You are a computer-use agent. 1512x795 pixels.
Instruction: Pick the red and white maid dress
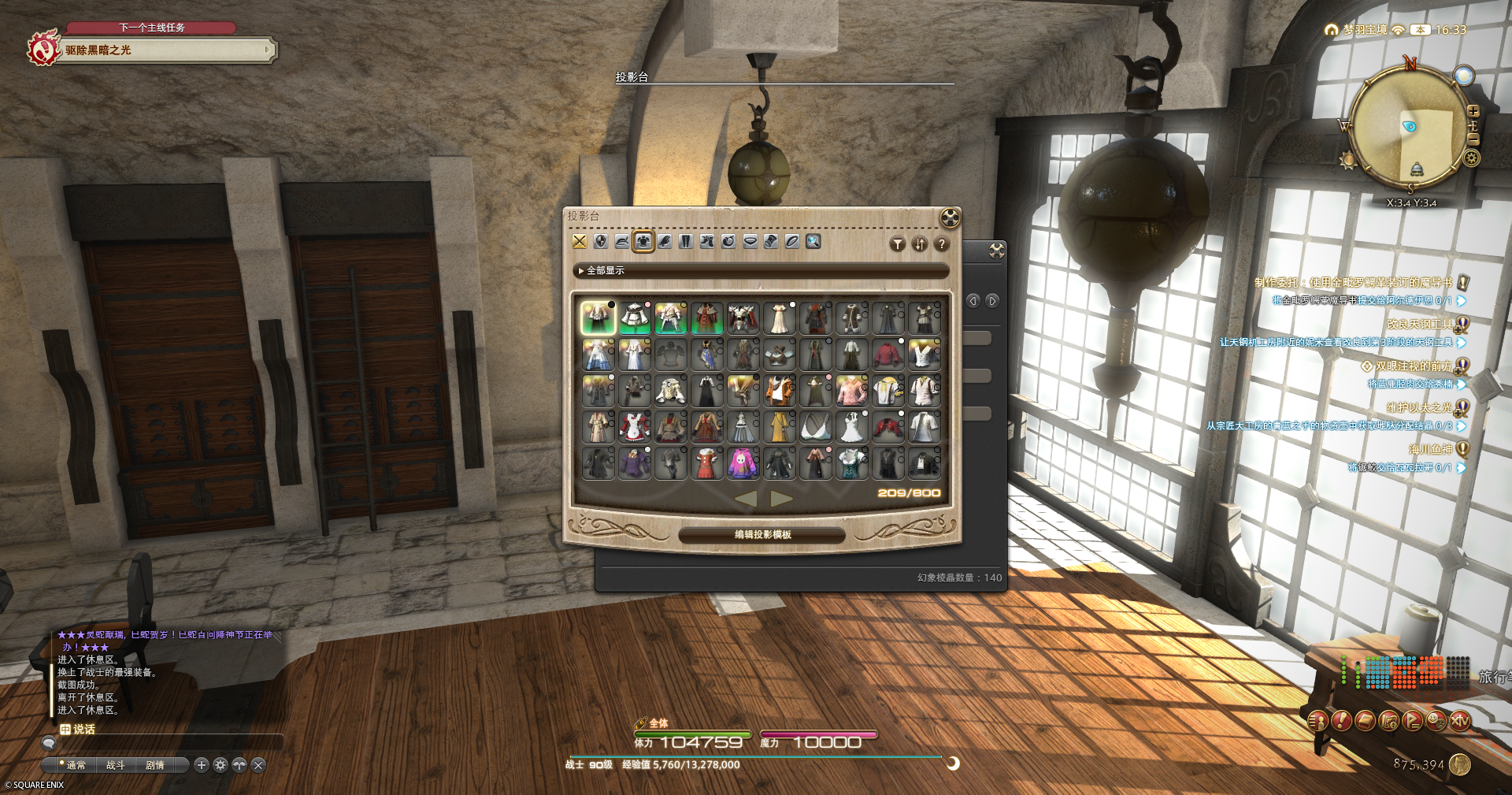[634, 427]
